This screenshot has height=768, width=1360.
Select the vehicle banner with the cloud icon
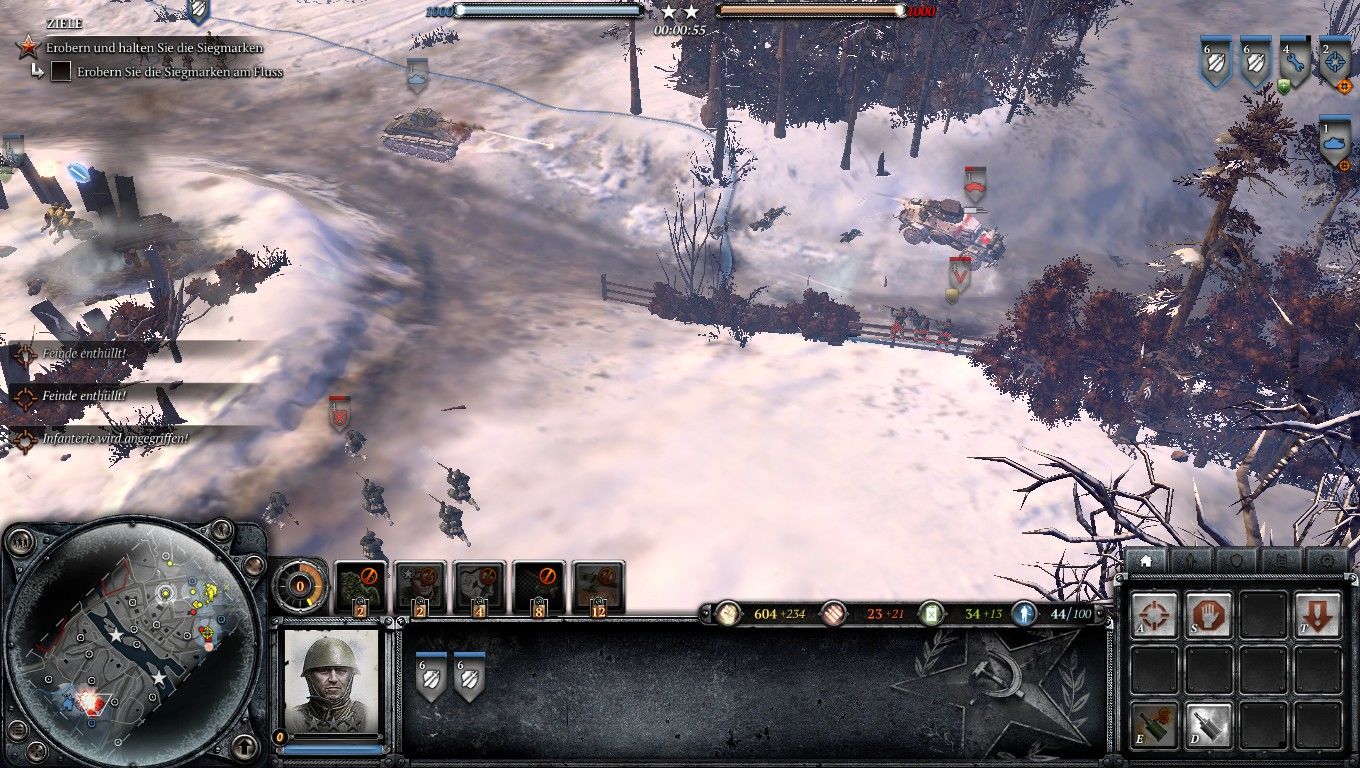click(1332, 142)
